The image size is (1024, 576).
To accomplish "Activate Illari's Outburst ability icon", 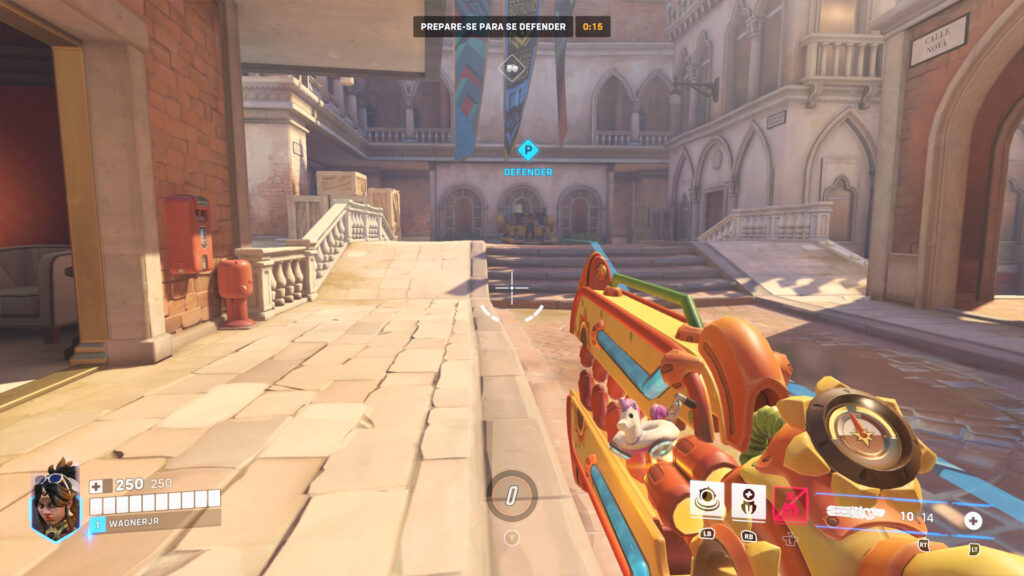I will [708, 500].
